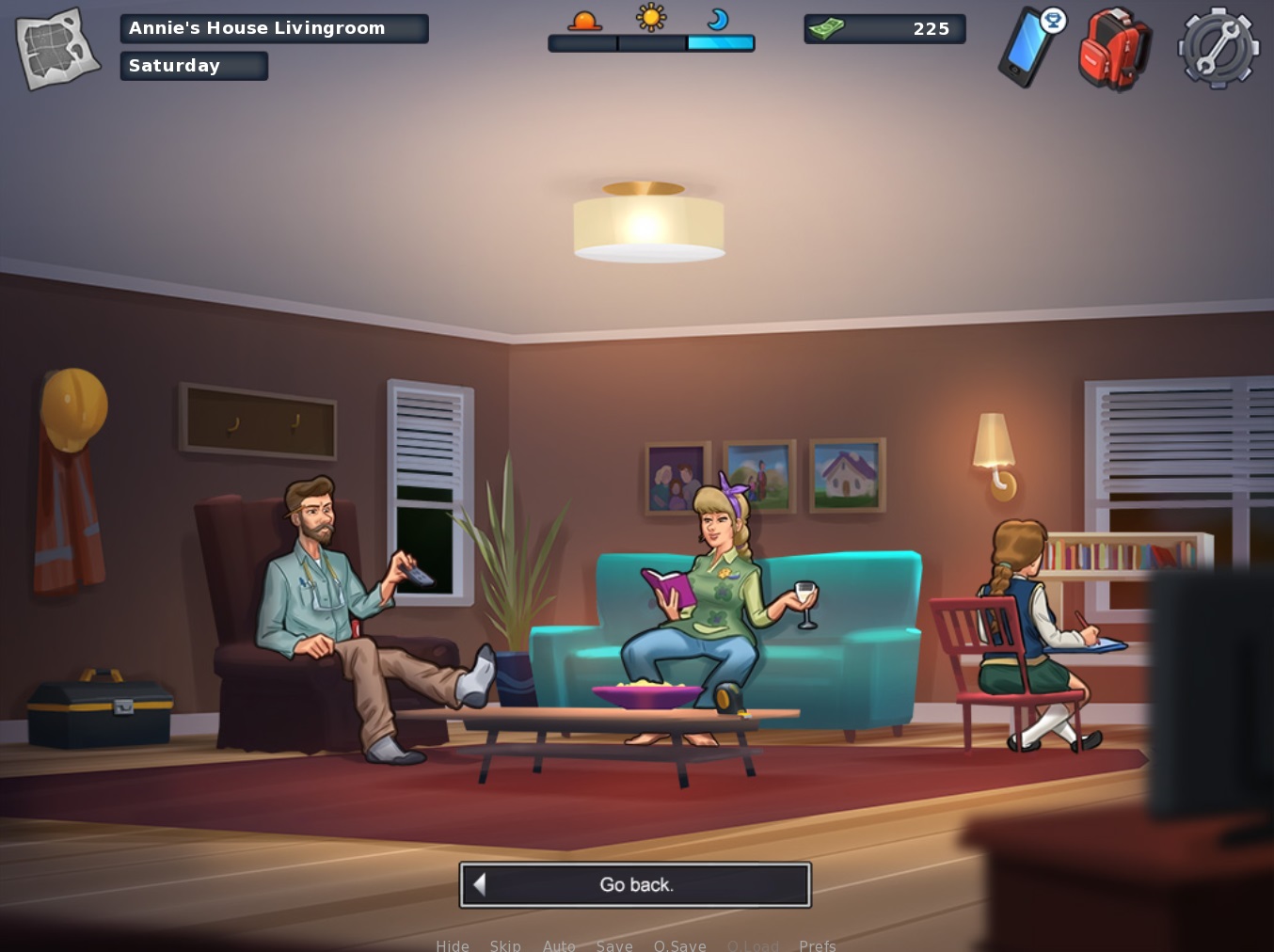Open Prefs from the quick menu
Viewport: 1274px width, 952px height.
(817, 944)
